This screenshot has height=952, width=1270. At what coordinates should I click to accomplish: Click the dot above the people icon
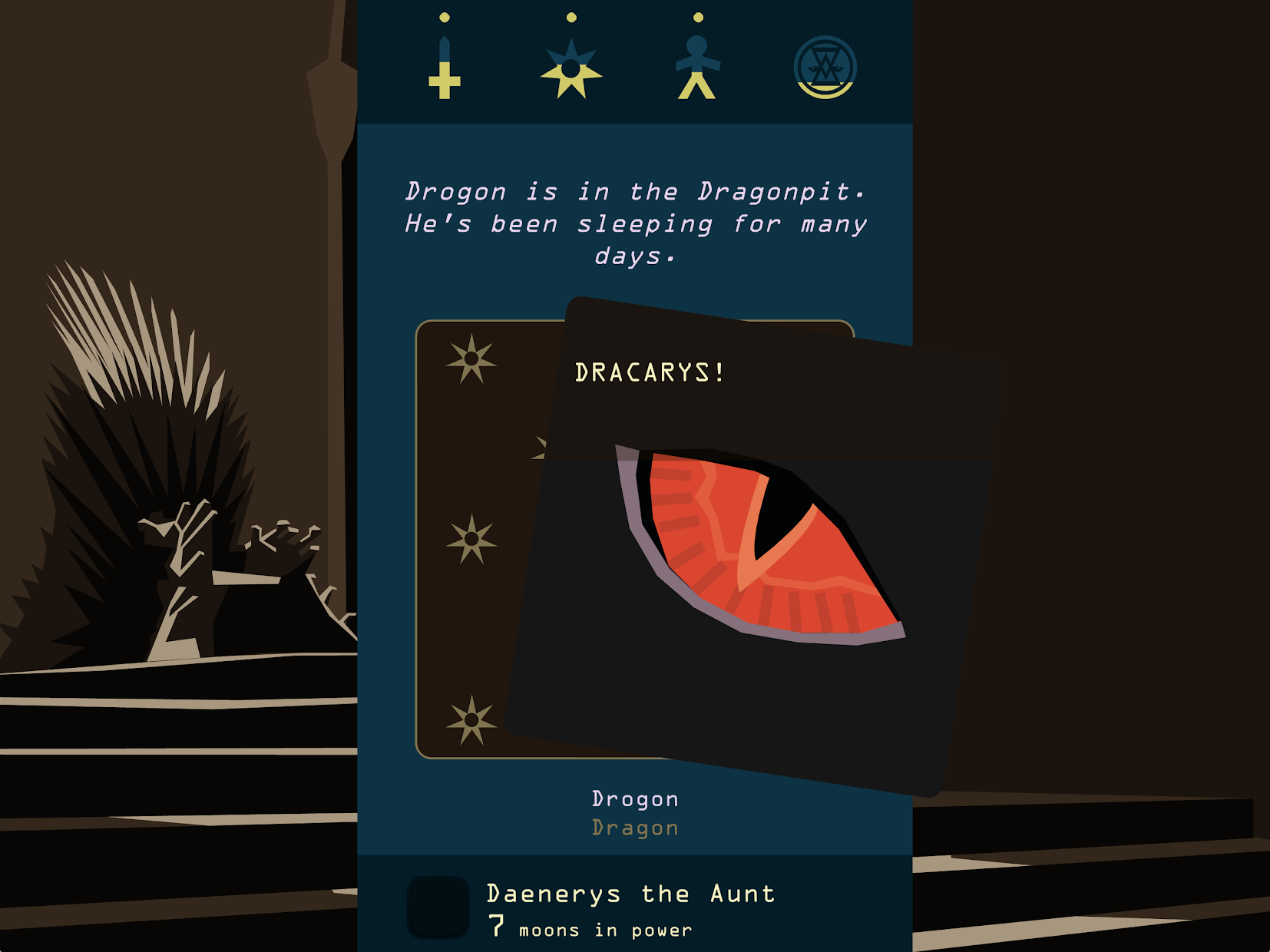[697, 15]
